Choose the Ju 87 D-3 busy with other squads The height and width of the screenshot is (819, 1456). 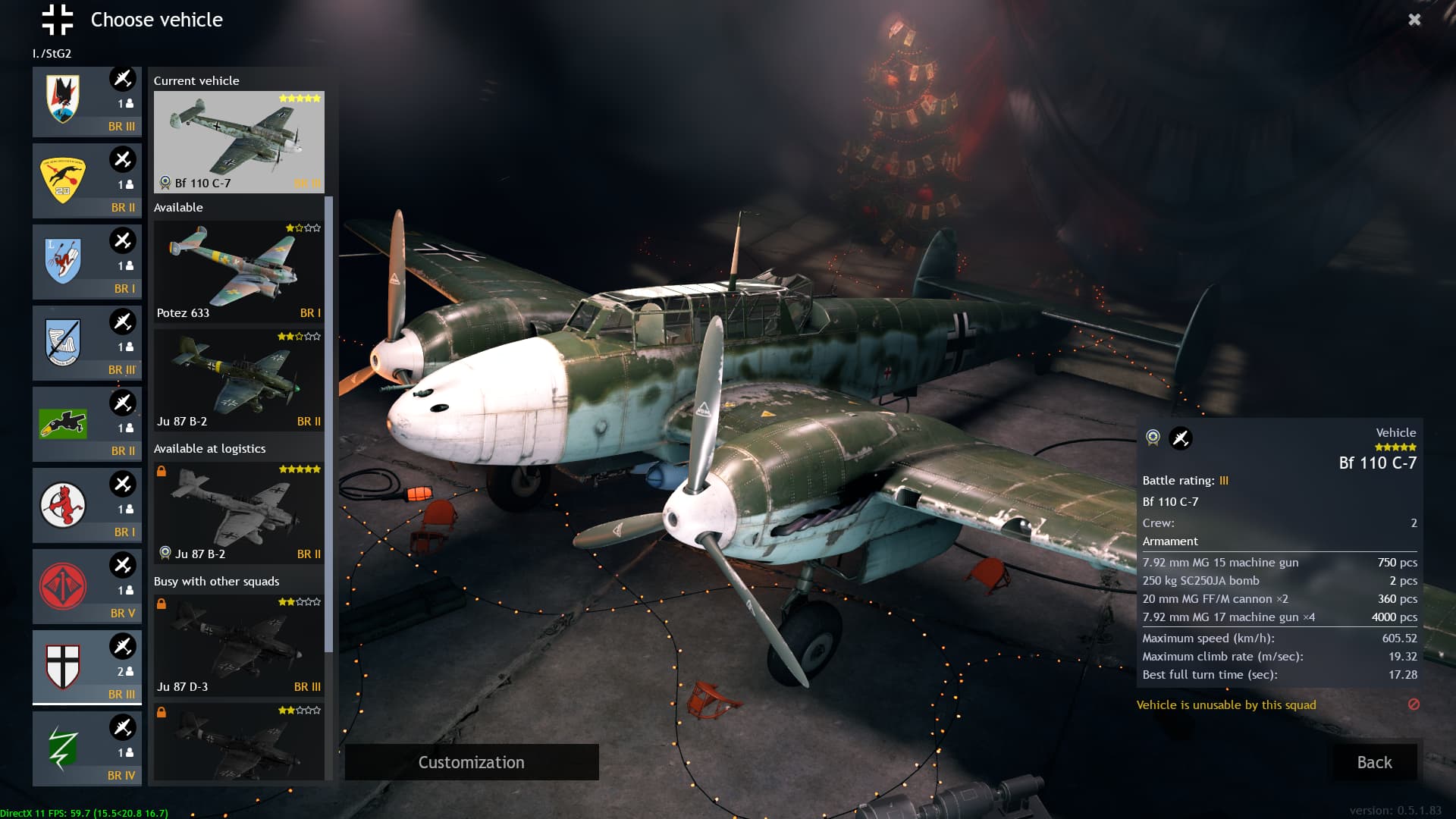[x=239, y=645]
